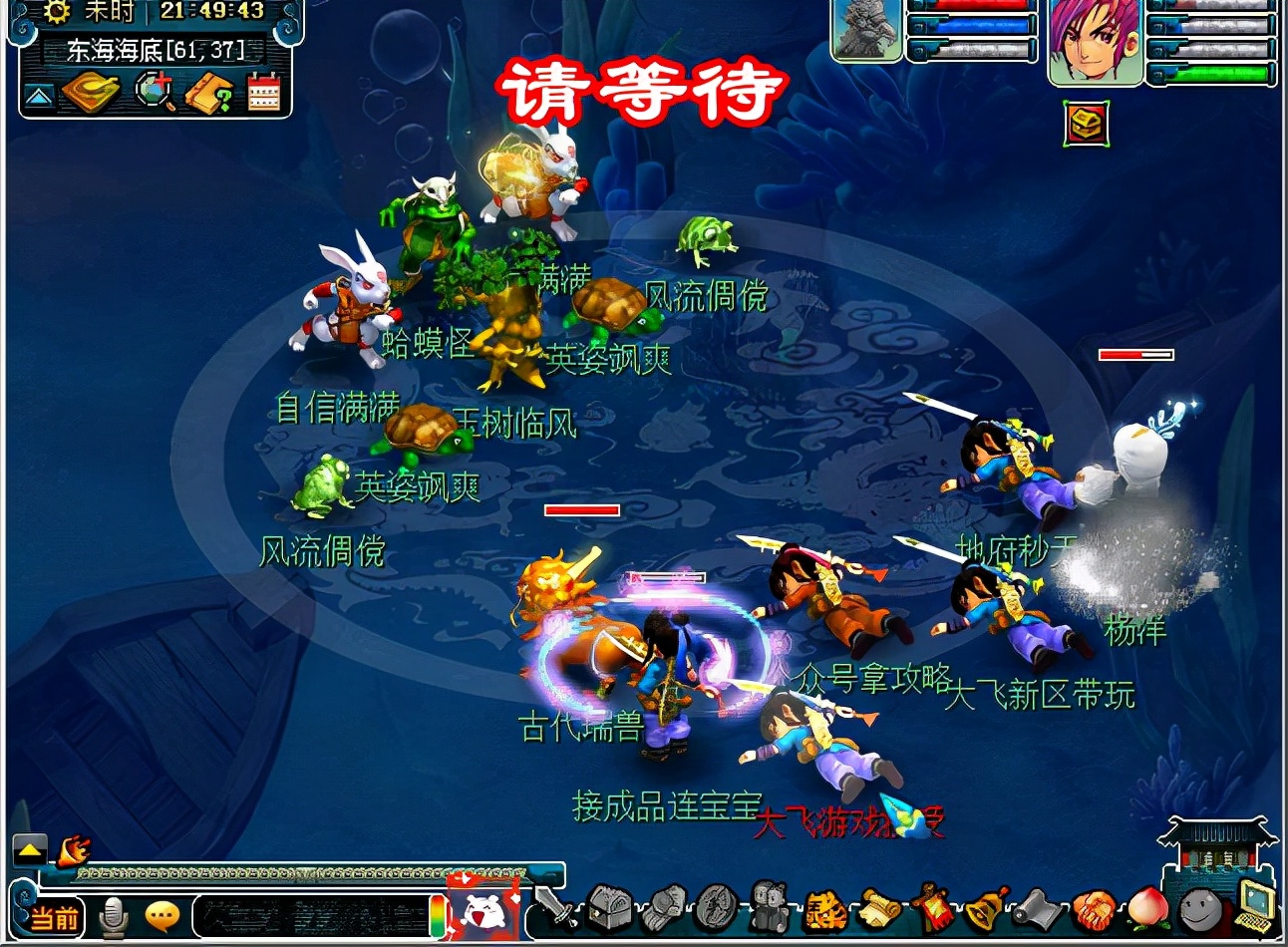Open the pink peach icon
This screenshot has height=947, width=1288.
point(1145,909)
